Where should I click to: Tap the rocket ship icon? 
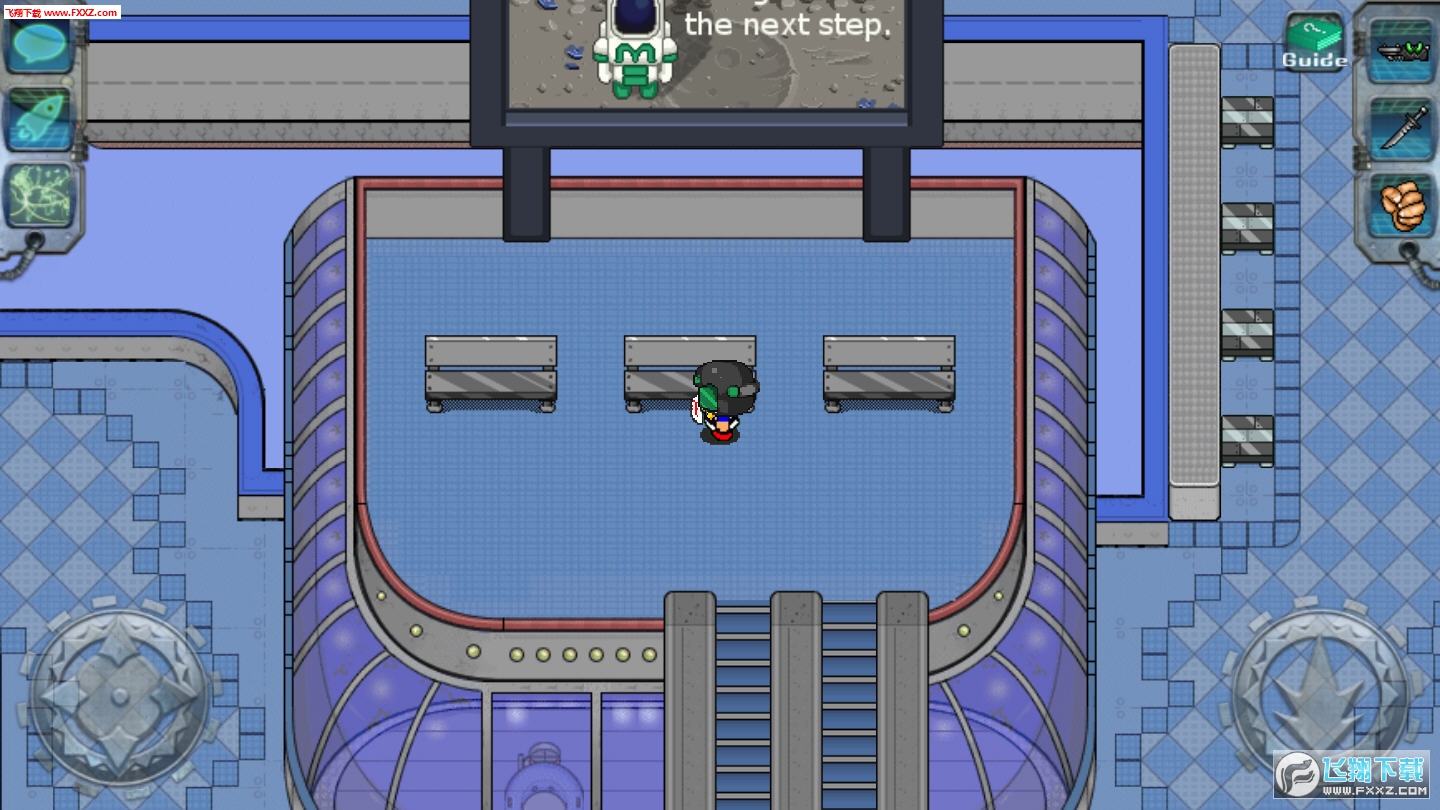[x=42, y=120]
